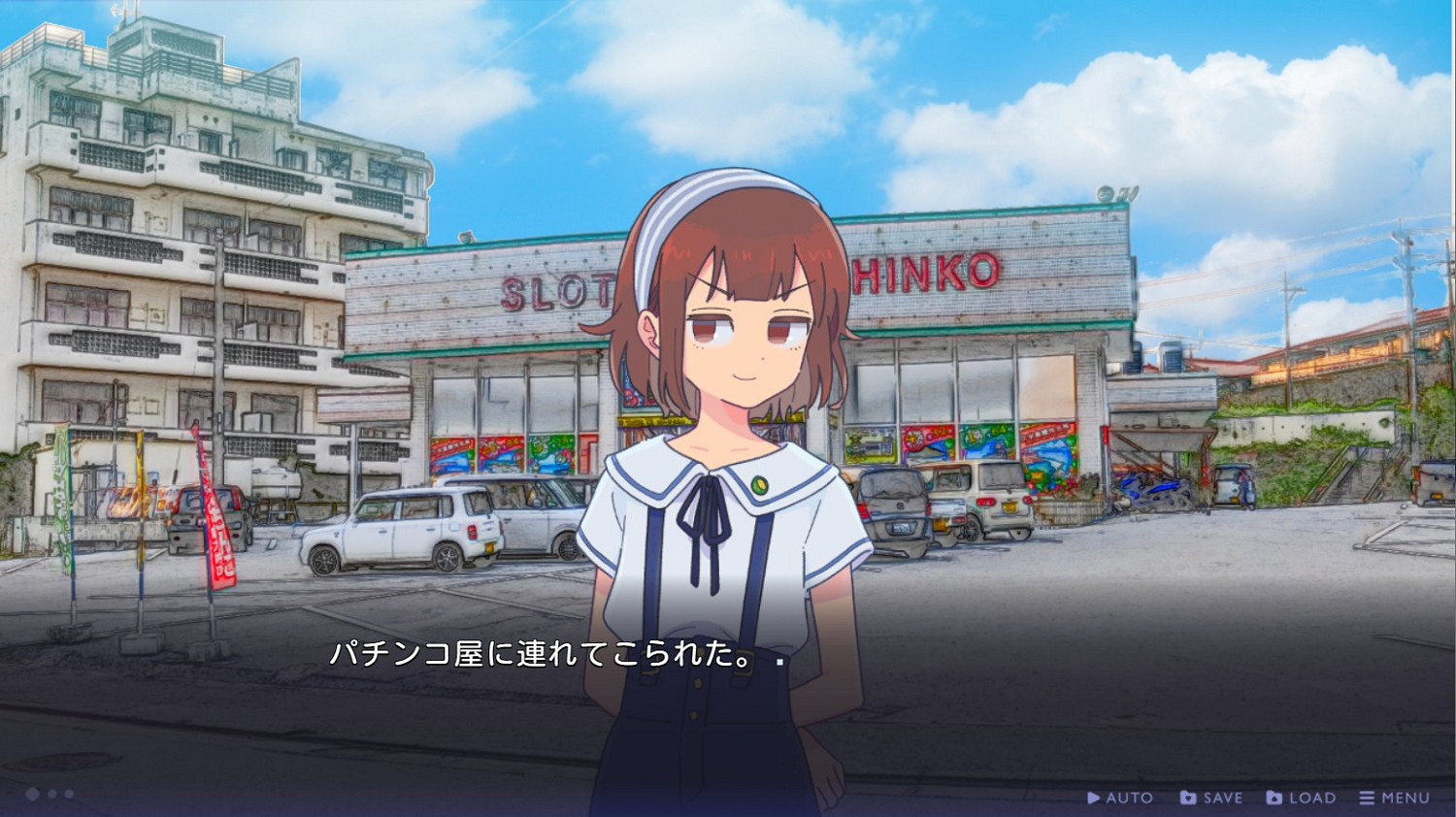Click the first small dot indicator bottom left
Viewport: 1456px width, 817px height.
tap(50, 794)
